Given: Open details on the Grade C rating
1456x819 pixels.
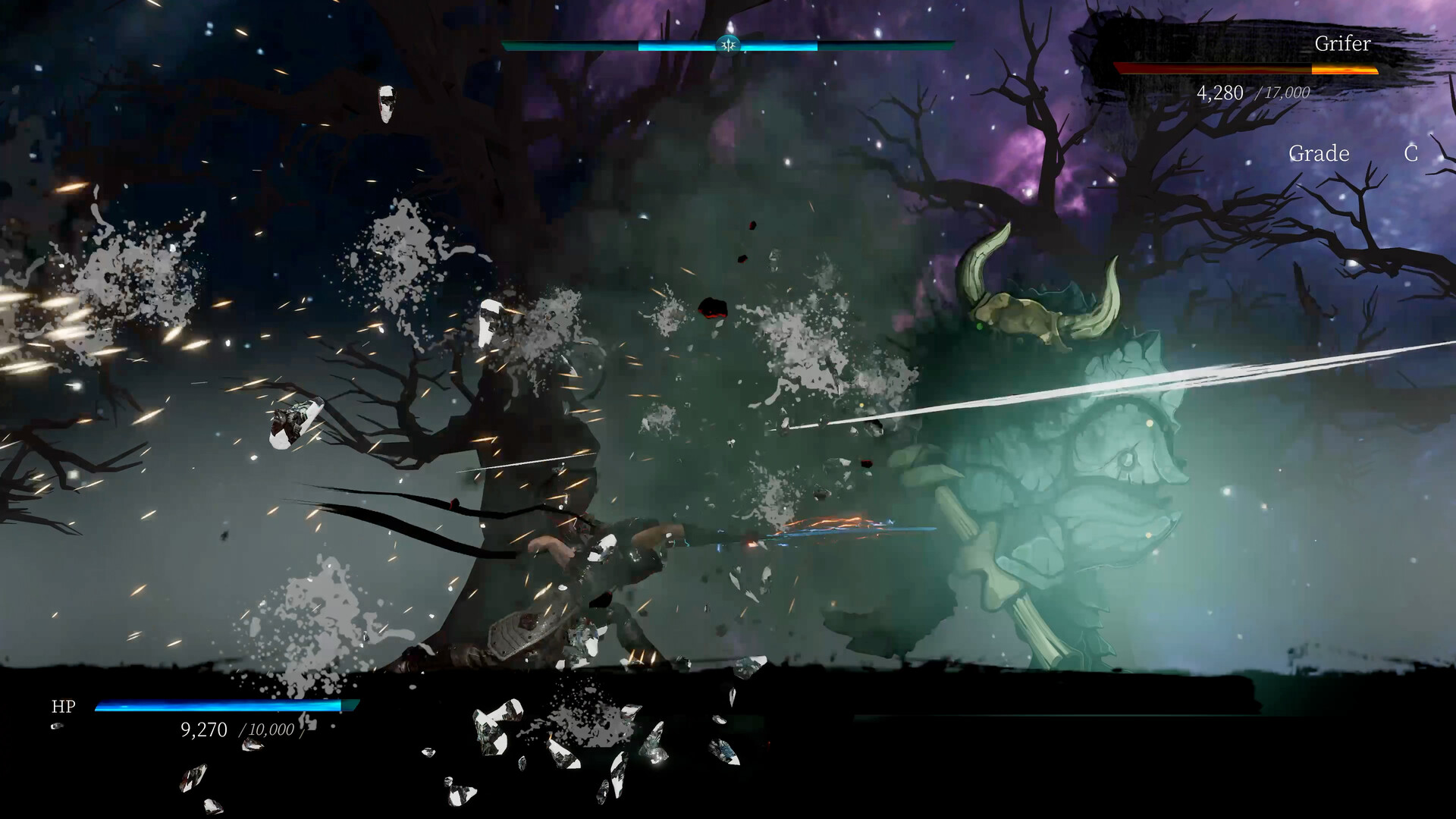Looking at the screenshot, I should (x=1410, y=154).
